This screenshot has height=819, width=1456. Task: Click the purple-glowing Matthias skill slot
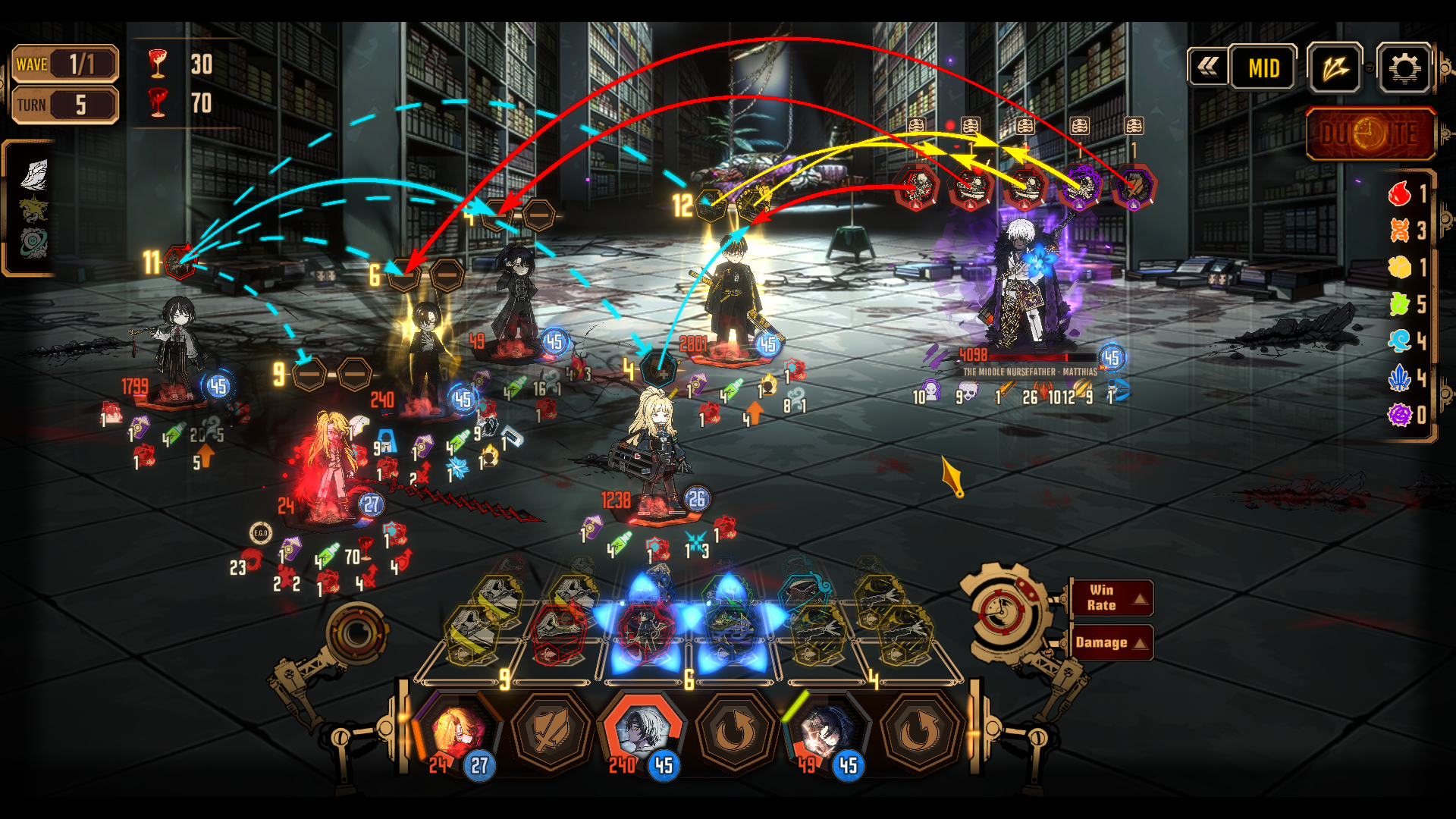[x=1079, y=187]
